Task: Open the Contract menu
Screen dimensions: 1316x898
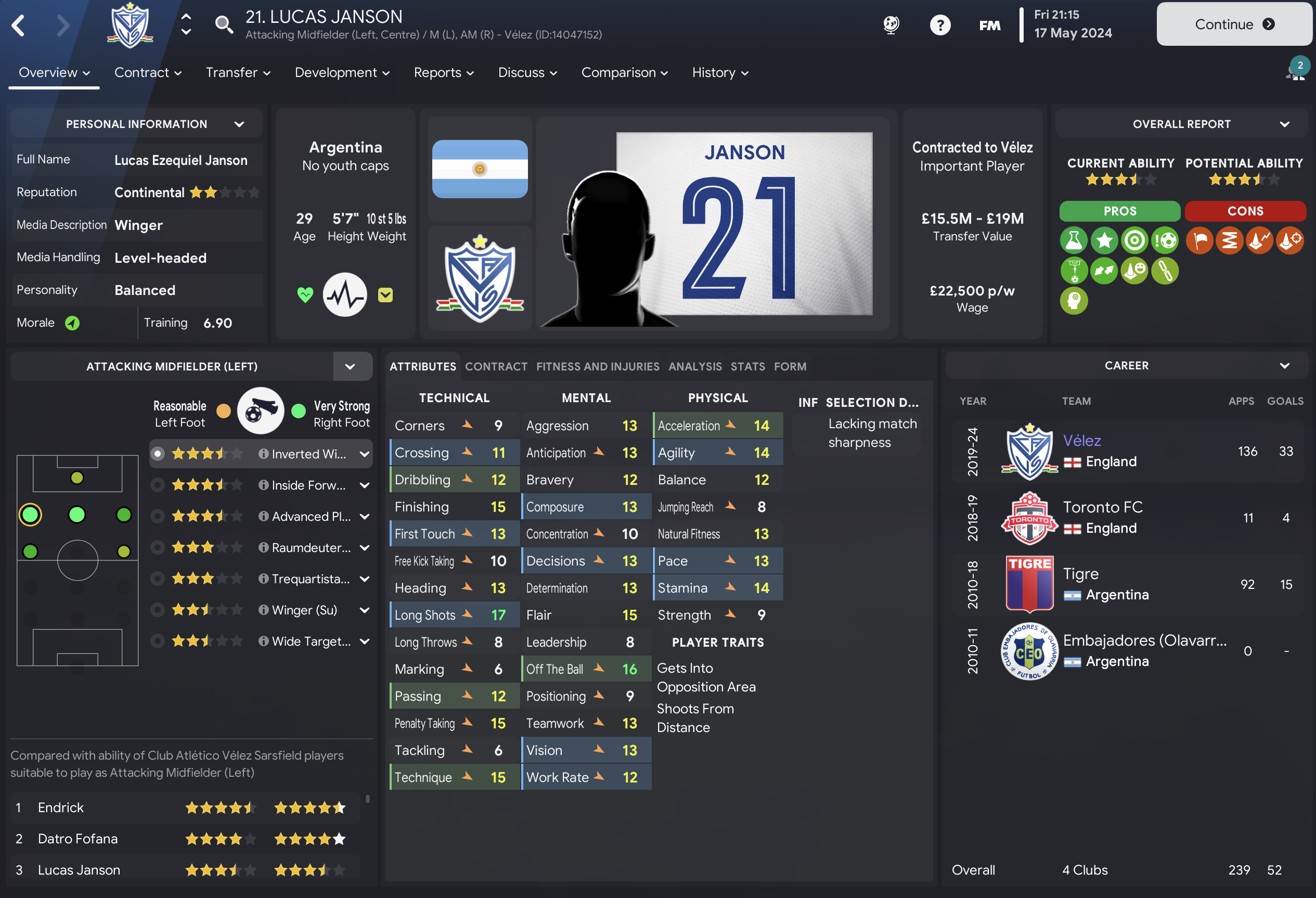Action: [x=147, y=72]
